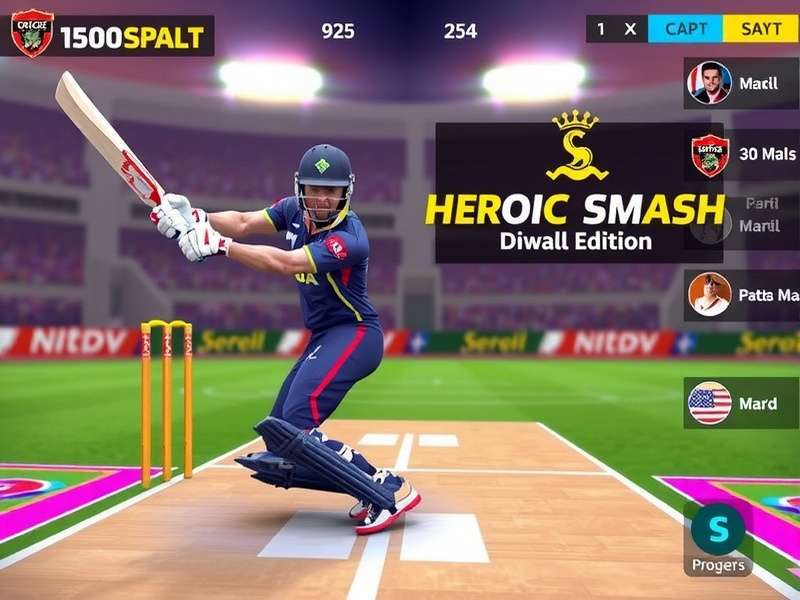Select the Macil player row

[x=741, y=84]
